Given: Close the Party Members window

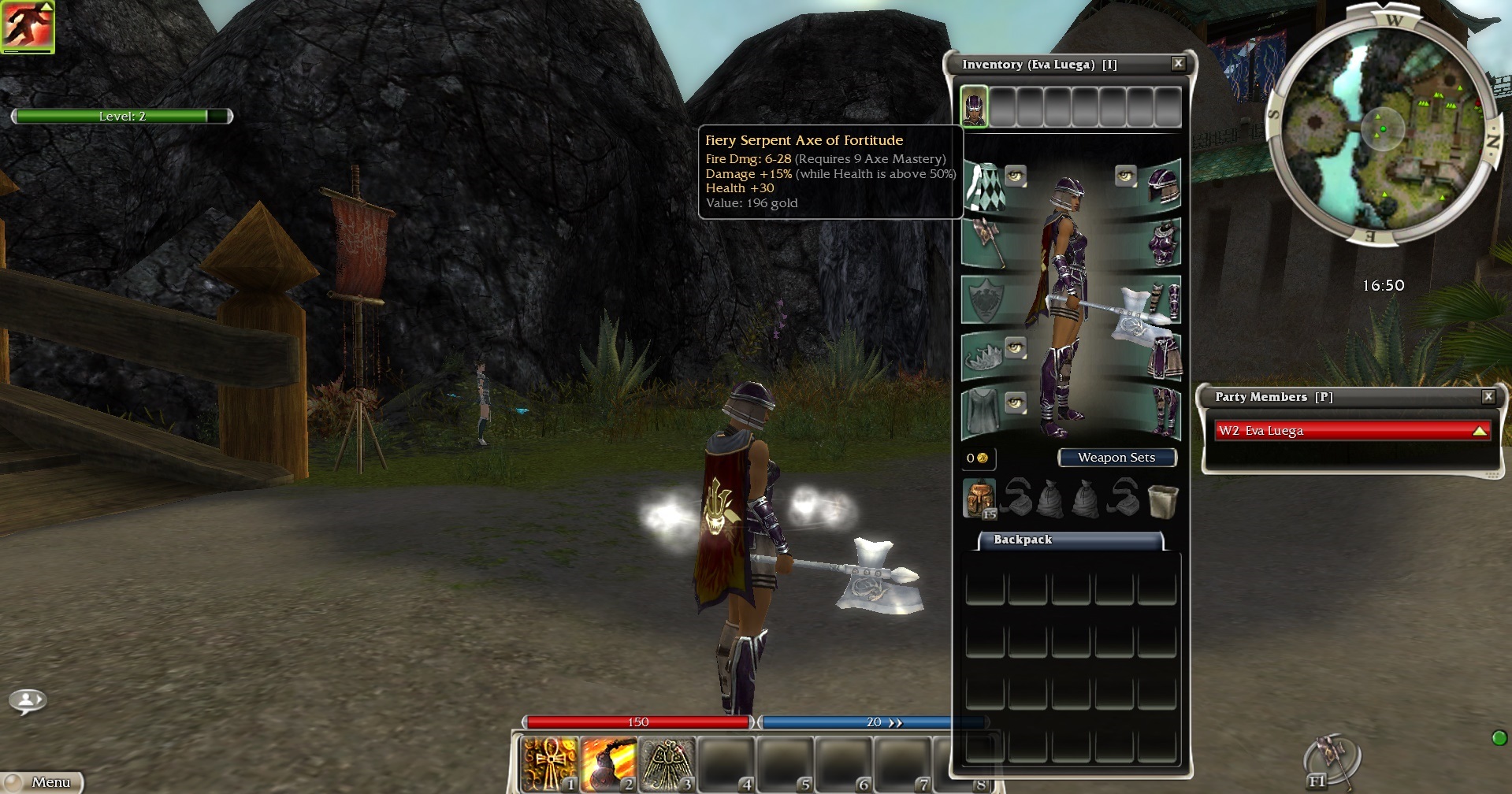Looking at the screenshot, I should (1488, 396).
